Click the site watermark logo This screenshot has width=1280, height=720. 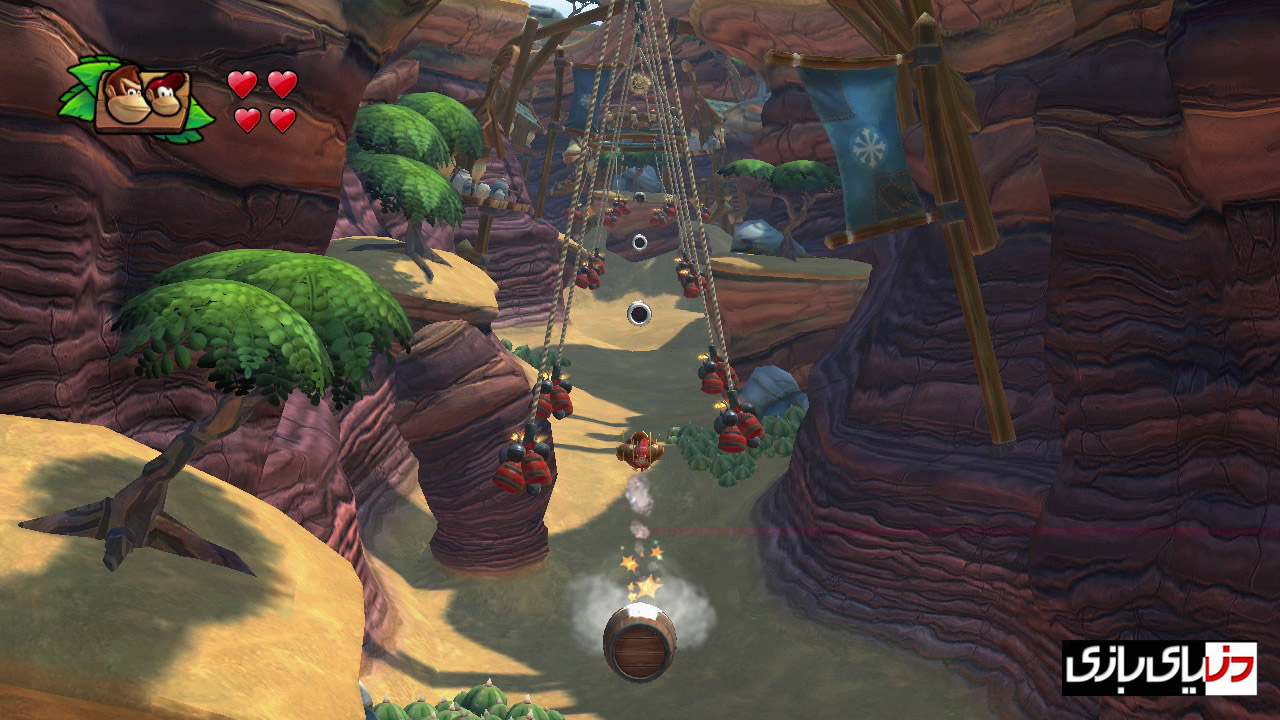click(x=1159, y=668)
